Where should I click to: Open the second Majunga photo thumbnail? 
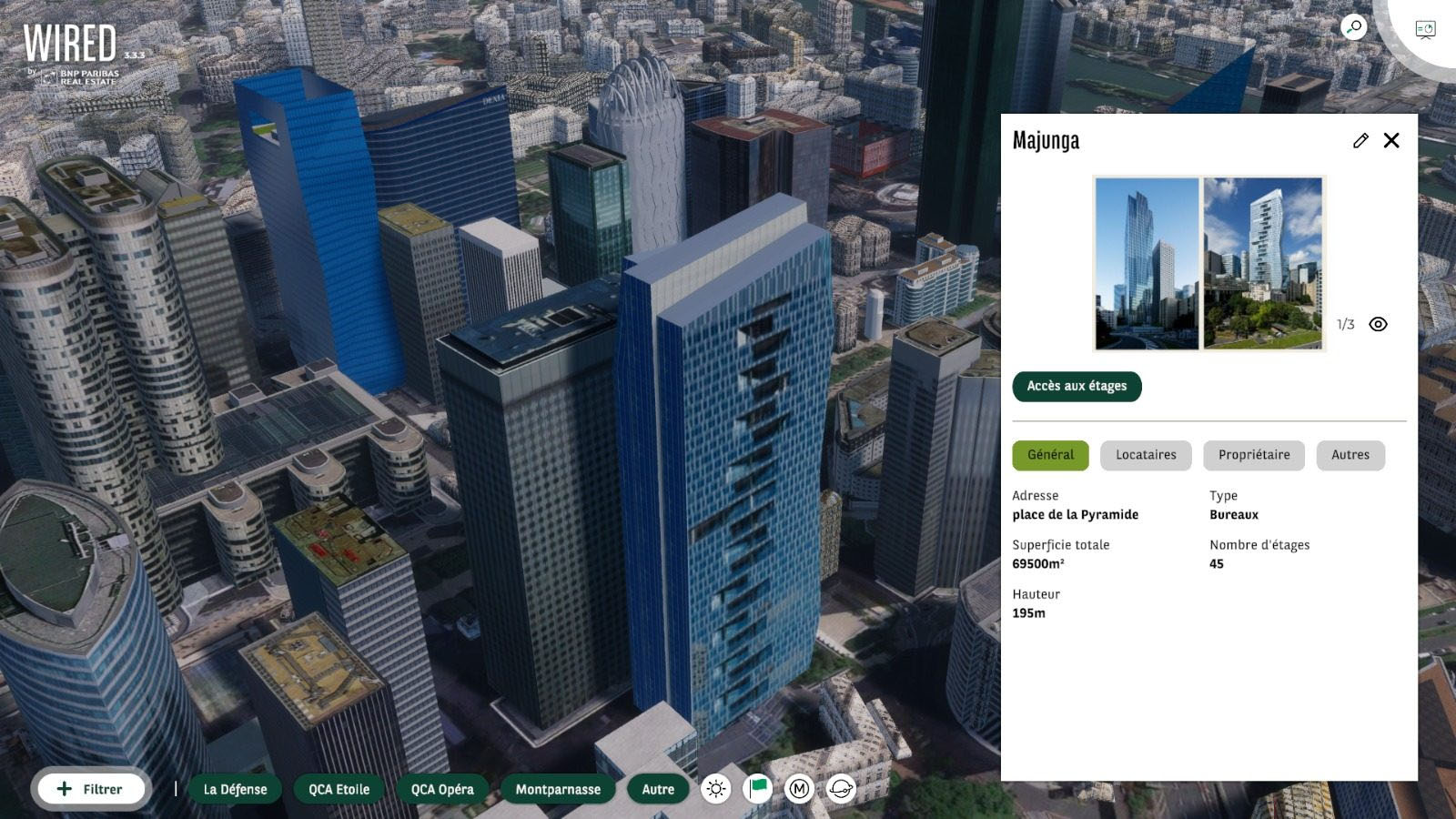(1262, 263)
